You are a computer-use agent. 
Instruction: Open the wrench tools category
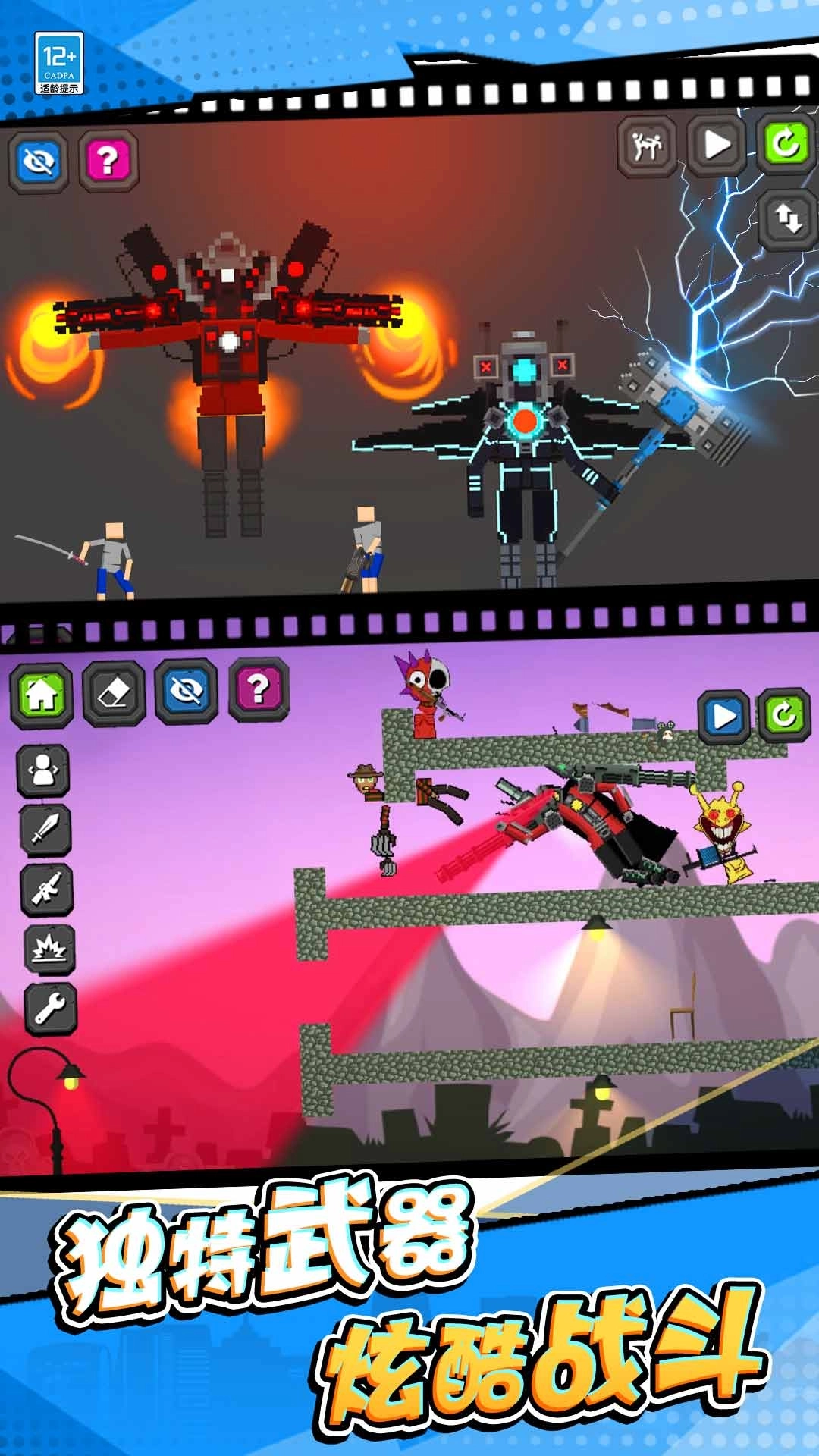point(50,1009)
